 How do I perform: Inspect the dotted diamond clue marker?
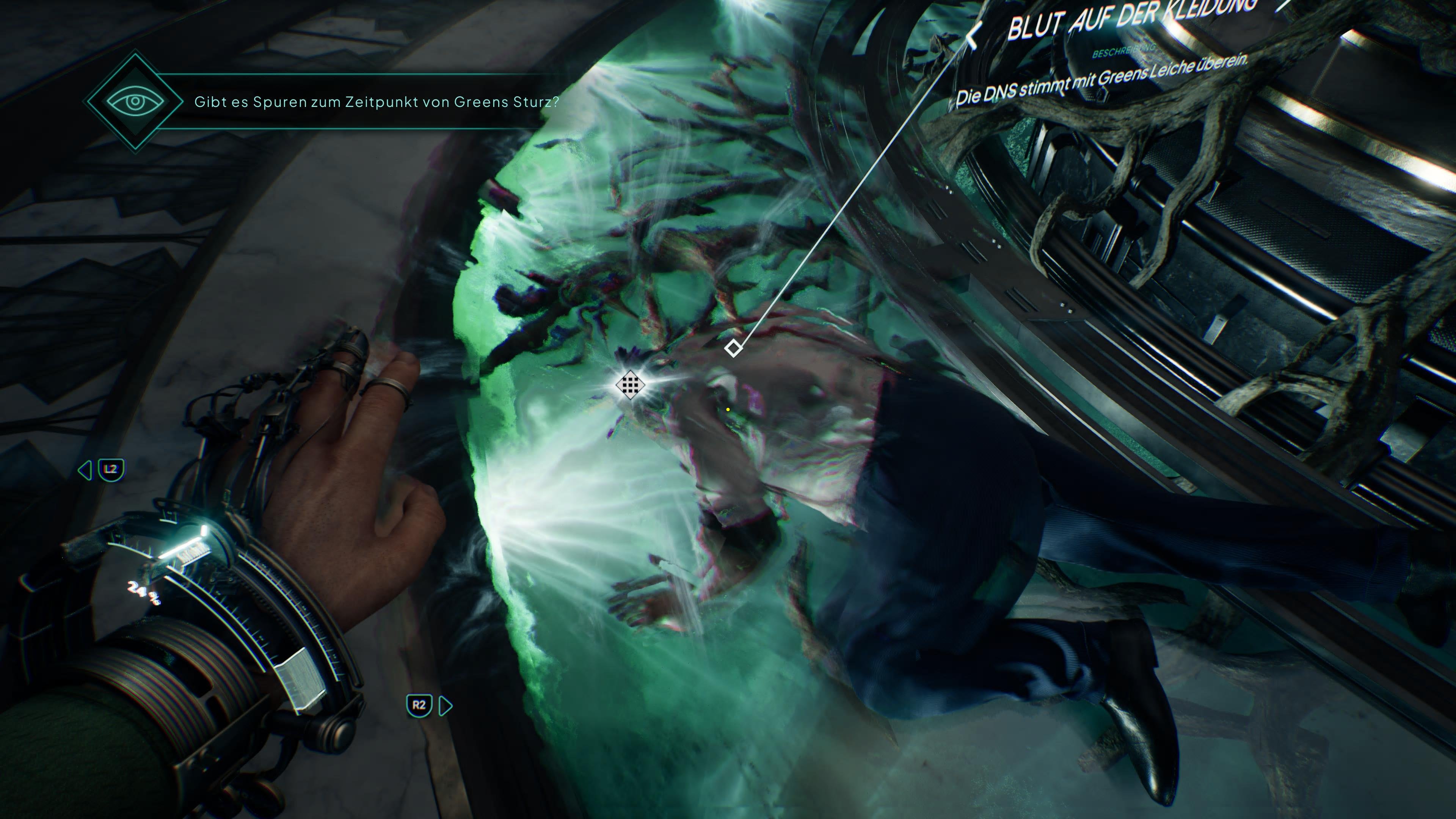point(630,386)
